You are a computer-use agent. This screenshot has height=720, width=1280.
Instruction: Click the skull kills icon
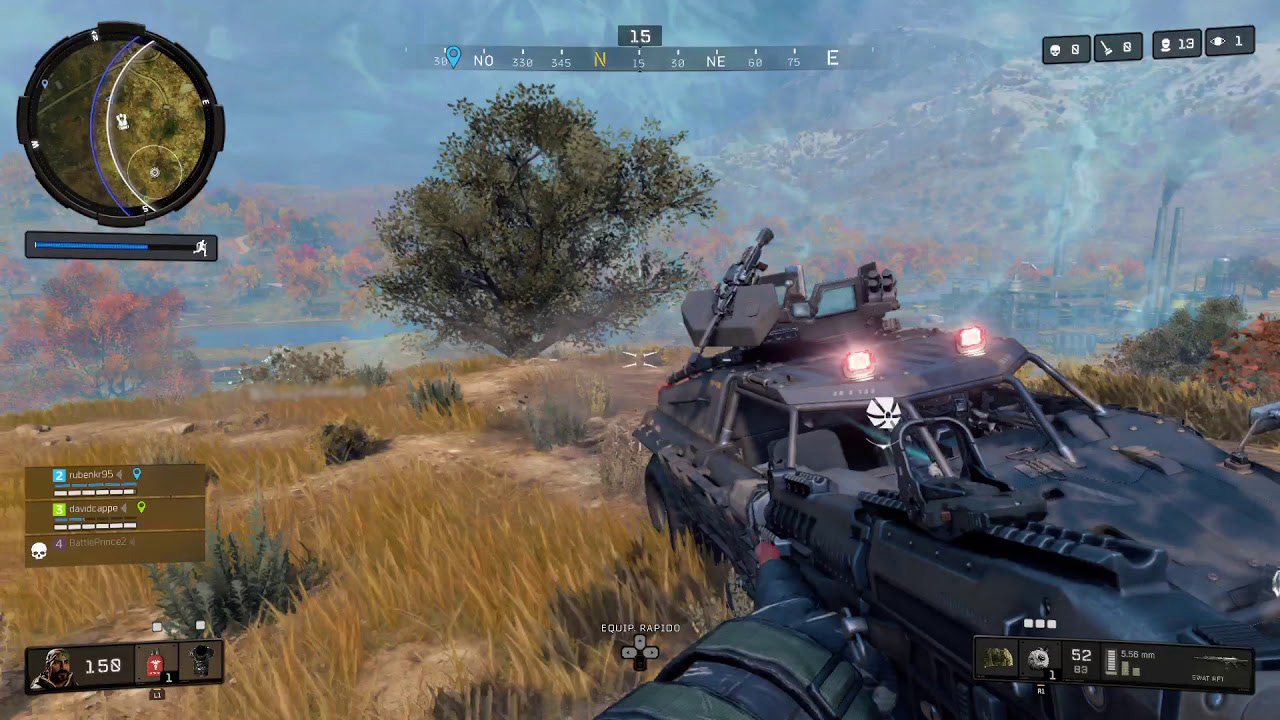coord(1055,49)
